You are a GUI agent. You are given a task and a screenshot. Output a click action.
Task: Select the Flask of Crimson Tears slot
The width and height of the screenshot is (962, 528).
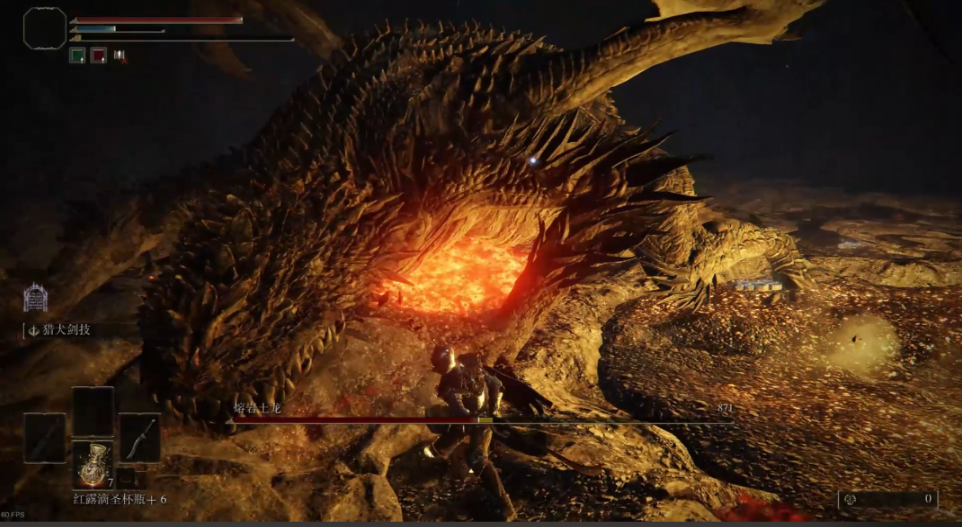(x=93, y=464)
